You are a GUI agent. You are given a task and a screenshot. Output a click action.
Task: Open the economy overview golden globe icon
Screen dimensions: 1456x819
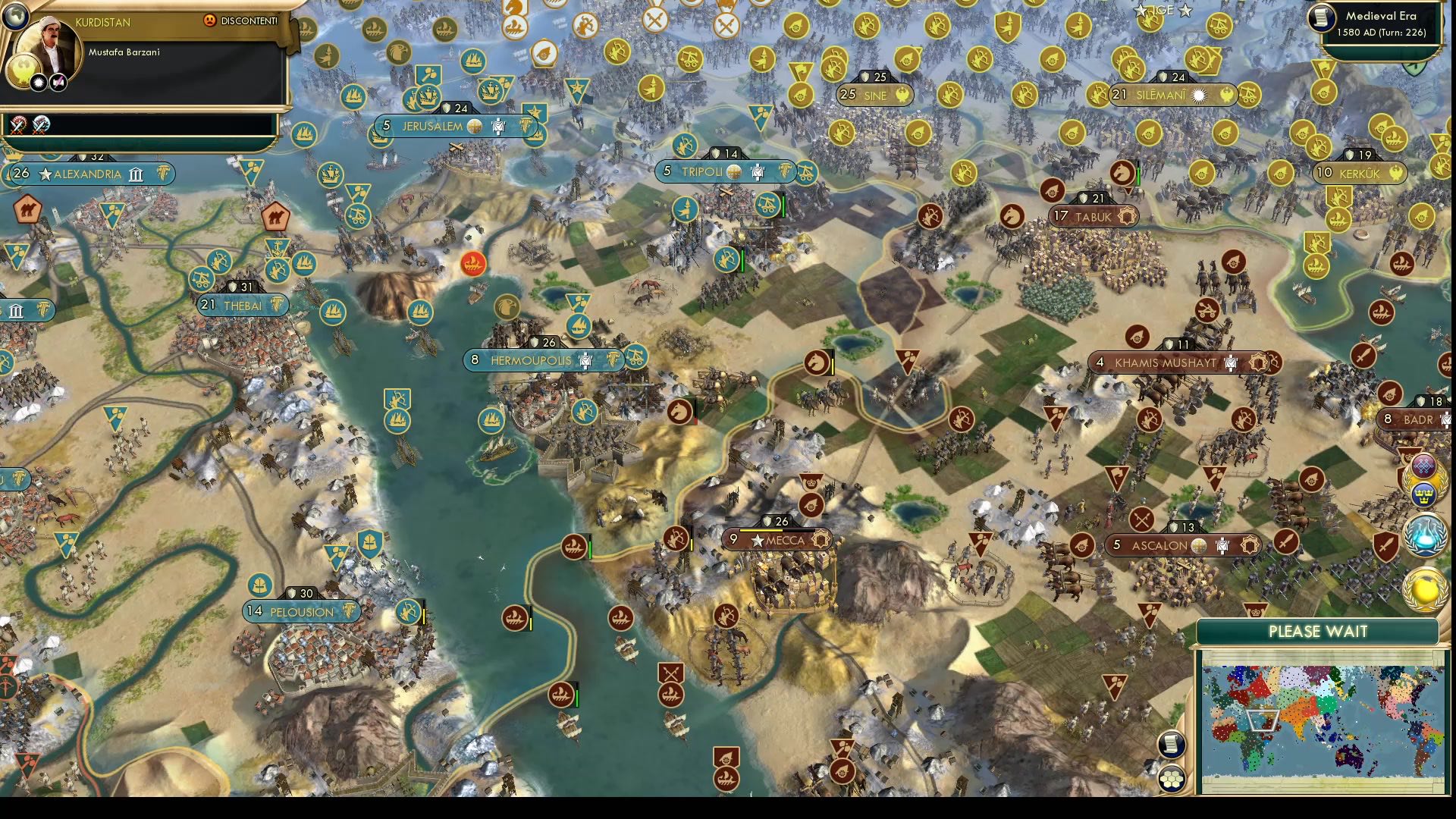[1424, 589]
